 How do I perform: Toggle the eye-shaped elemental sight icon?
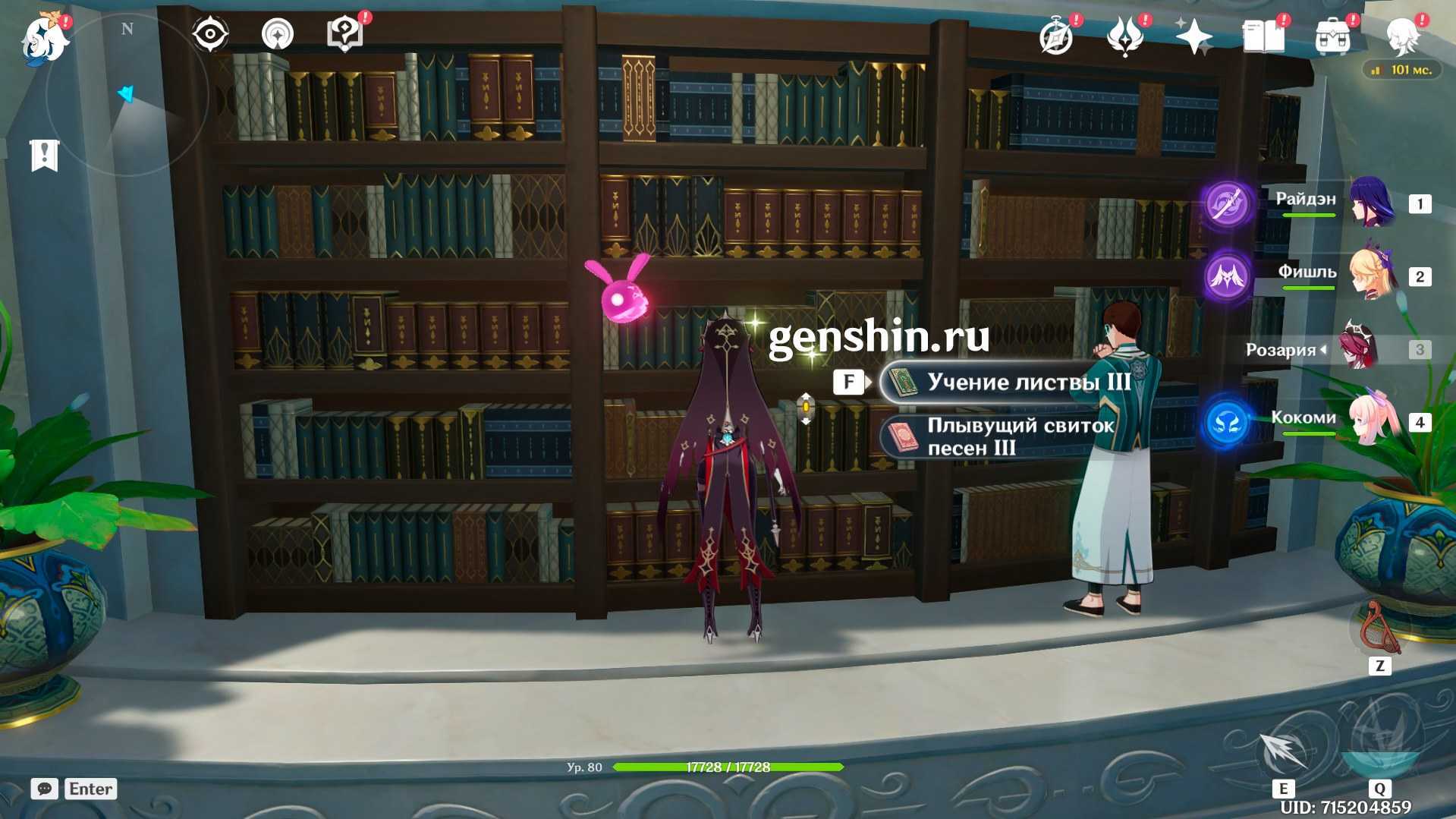pos(209,34)
